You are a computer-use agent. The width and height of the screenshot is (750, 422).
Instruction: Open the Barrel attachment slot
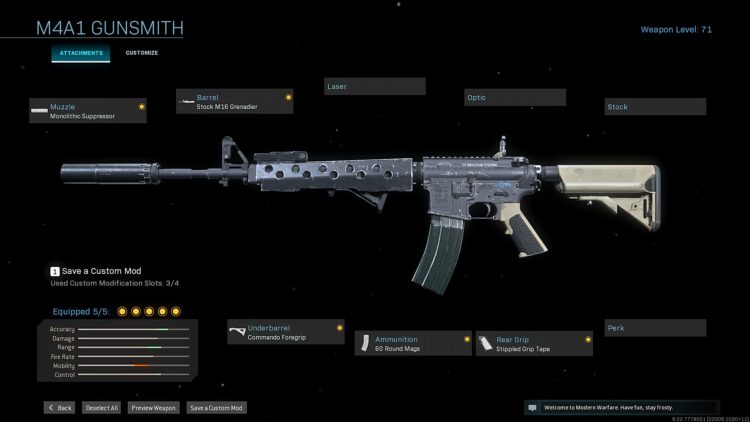point(235,101)
